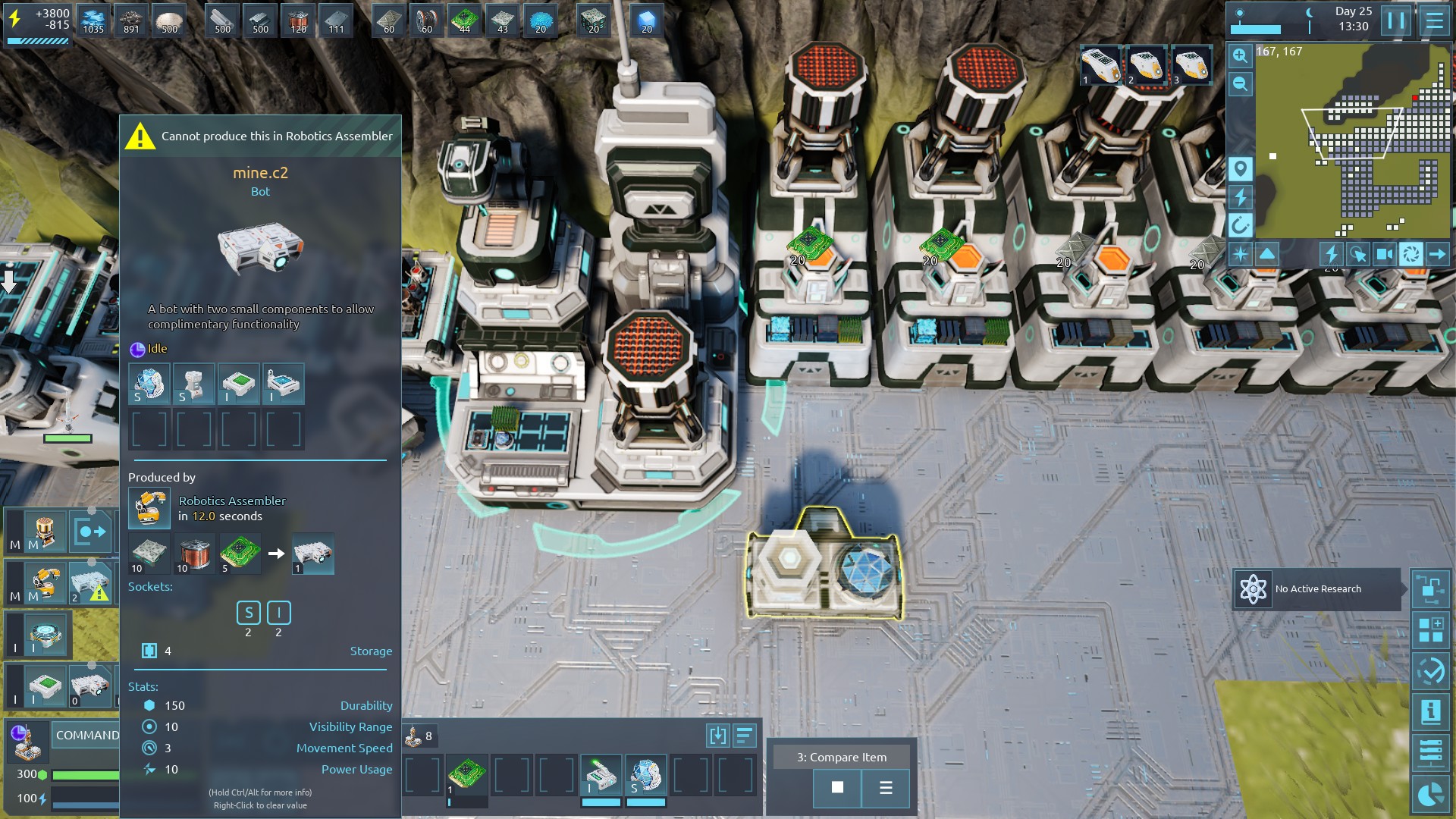Select the Robotics Assembler producer icon
Screen dimensions: 1456x819
(x=149, y=507)
